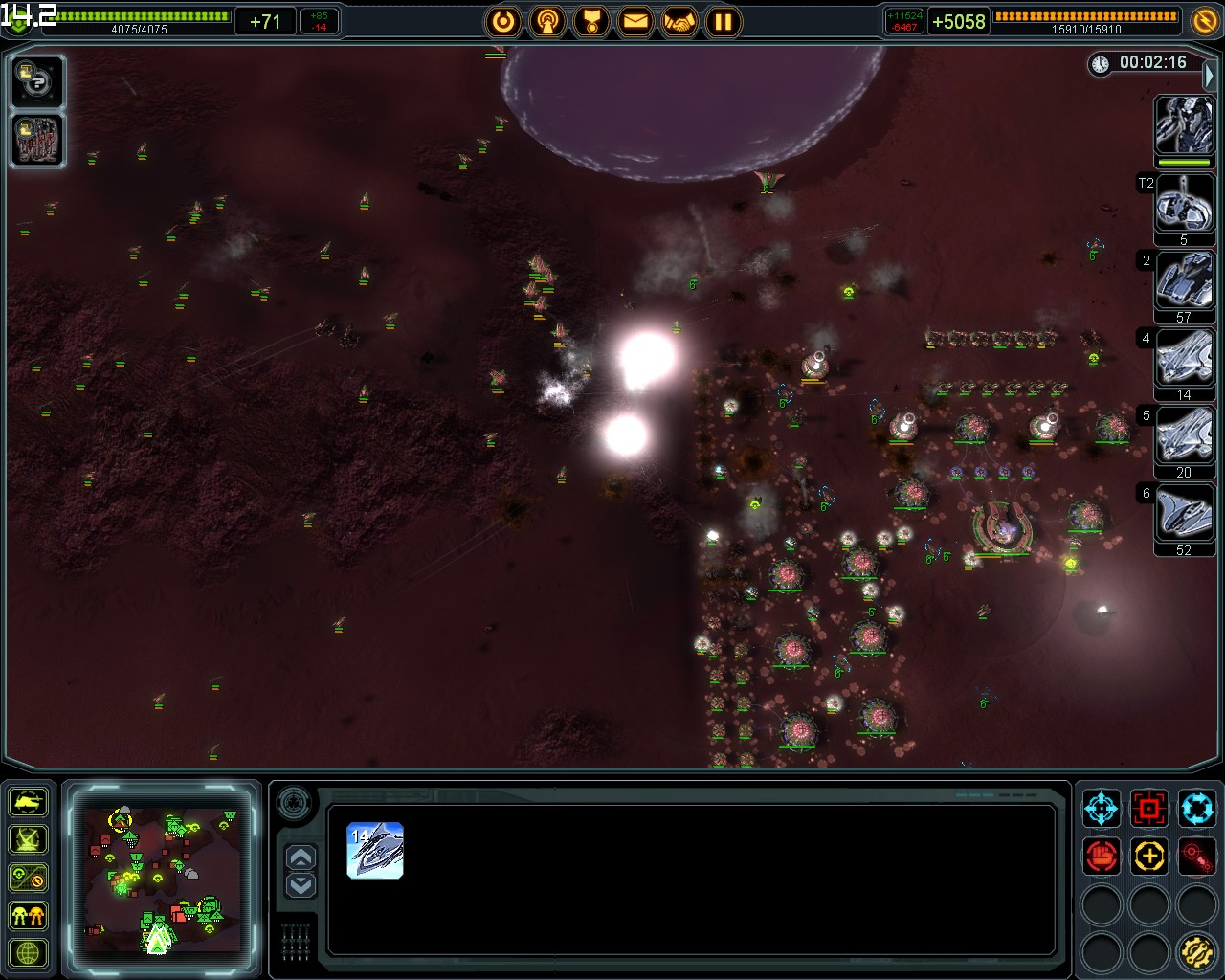Toggle resource deposit display on minimap
The width and height of the screenshot is (1225, 980).
click(27, 876)
